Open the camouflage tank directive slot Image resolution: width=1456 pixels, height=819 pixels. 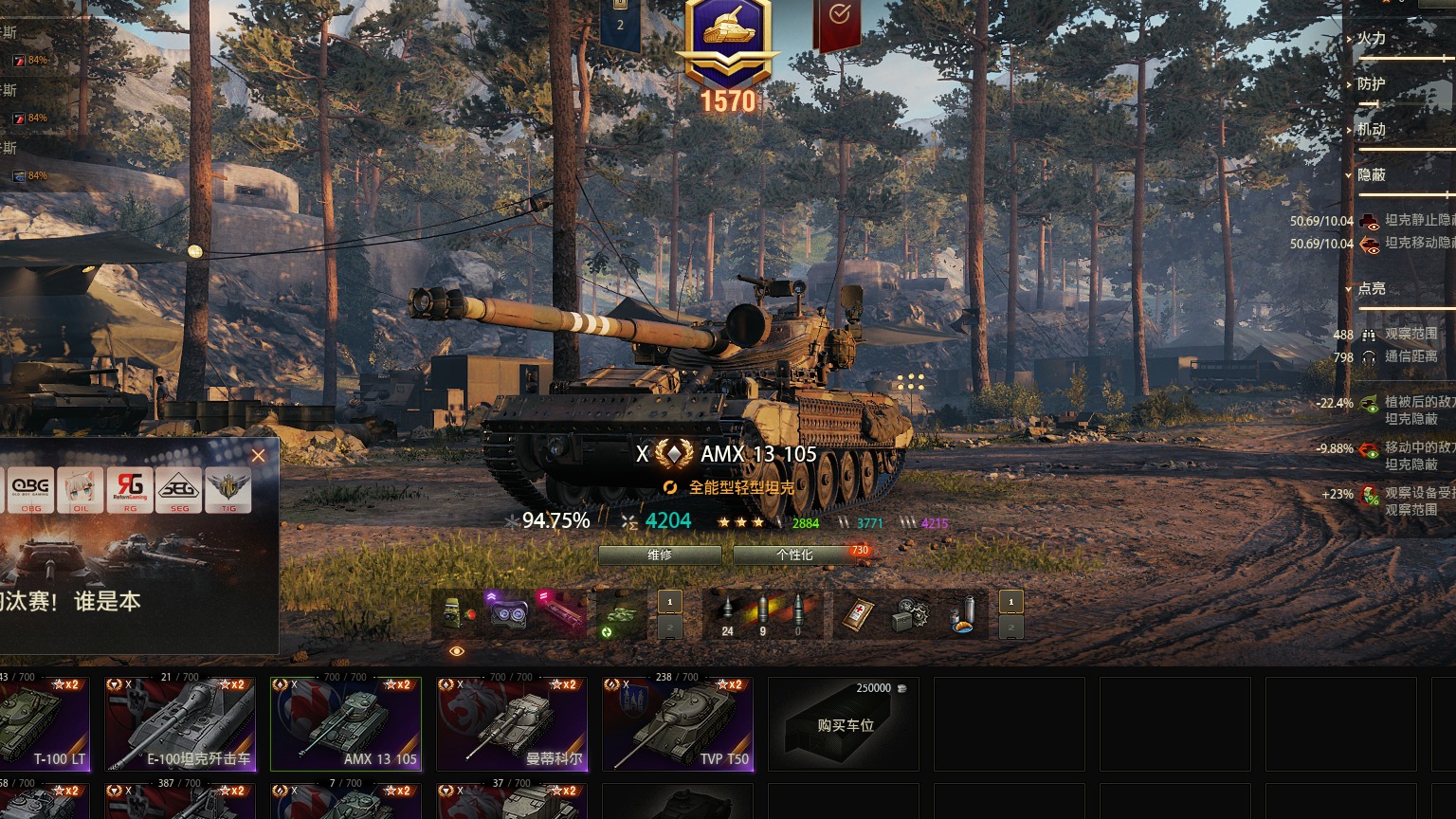622,614
